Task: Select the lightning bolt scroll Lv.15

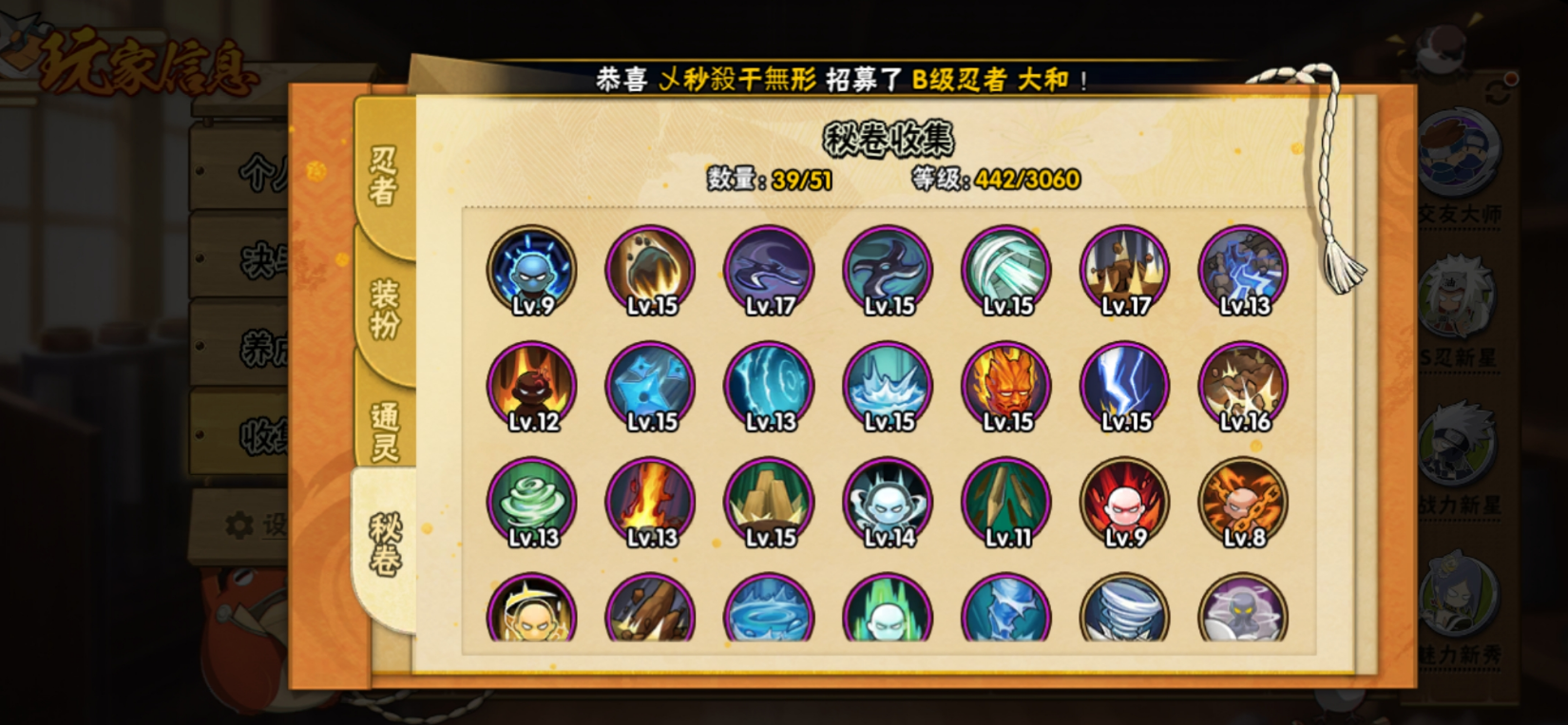Action: (x=1125, y=387)
